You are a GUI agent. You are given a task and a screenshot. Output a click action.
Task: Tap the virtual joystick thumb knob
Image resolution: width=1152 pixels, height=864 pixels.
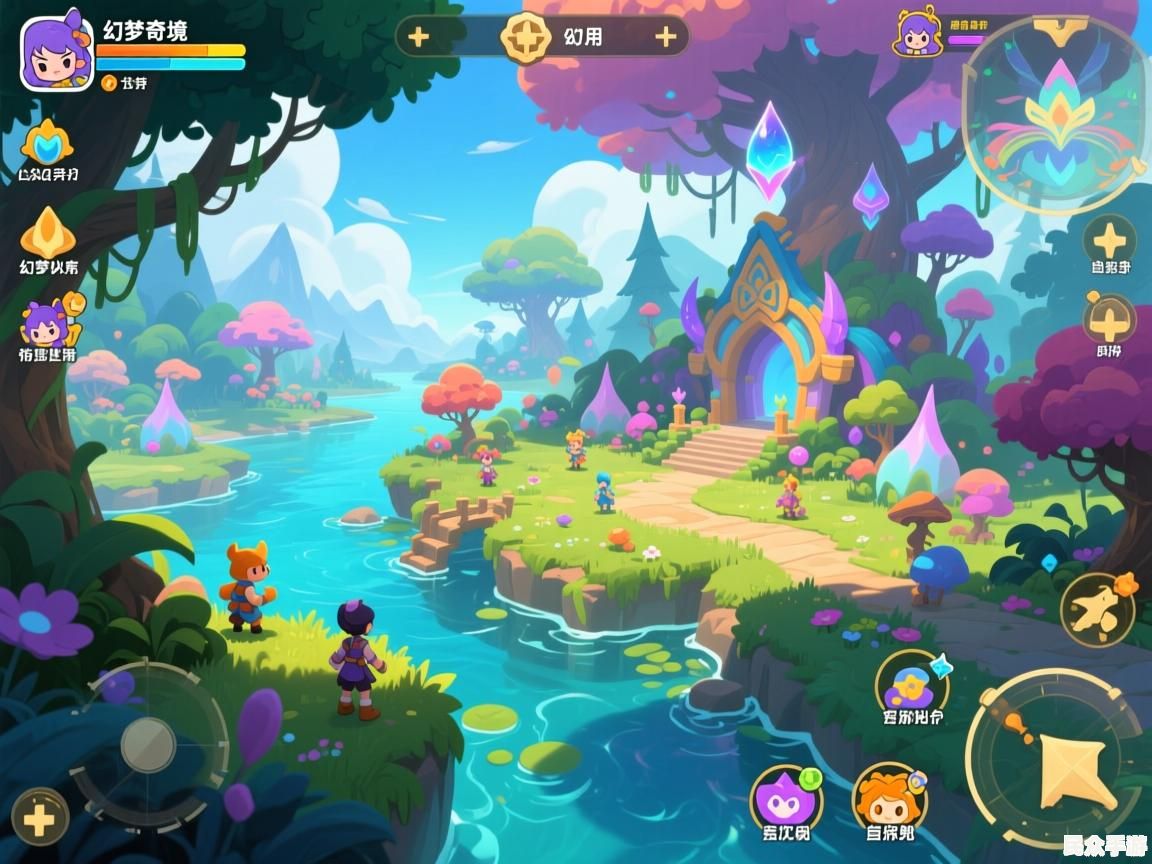(148, 745)
